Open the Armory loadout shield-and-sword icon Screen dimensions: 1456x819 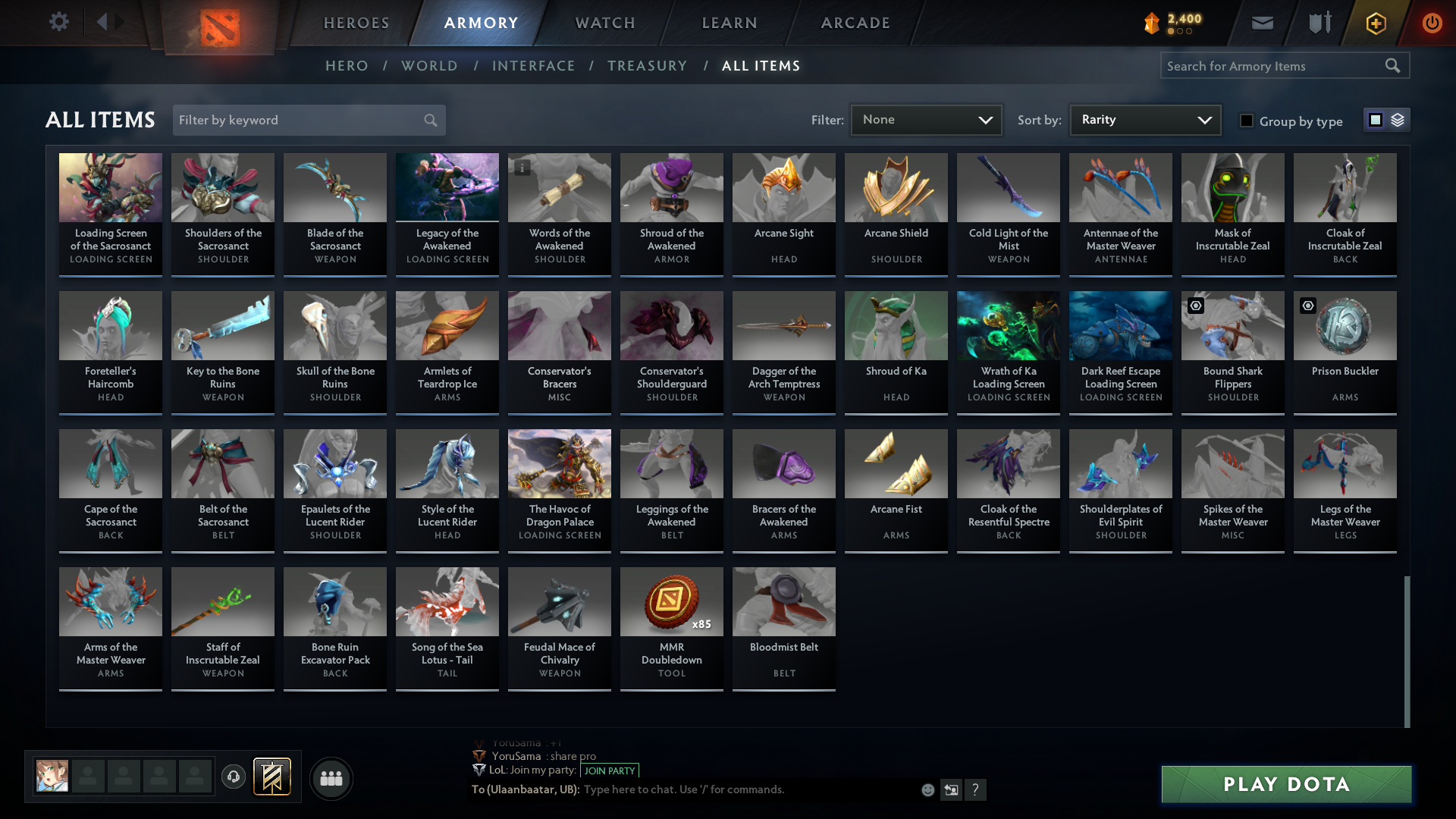point(1318,23)
